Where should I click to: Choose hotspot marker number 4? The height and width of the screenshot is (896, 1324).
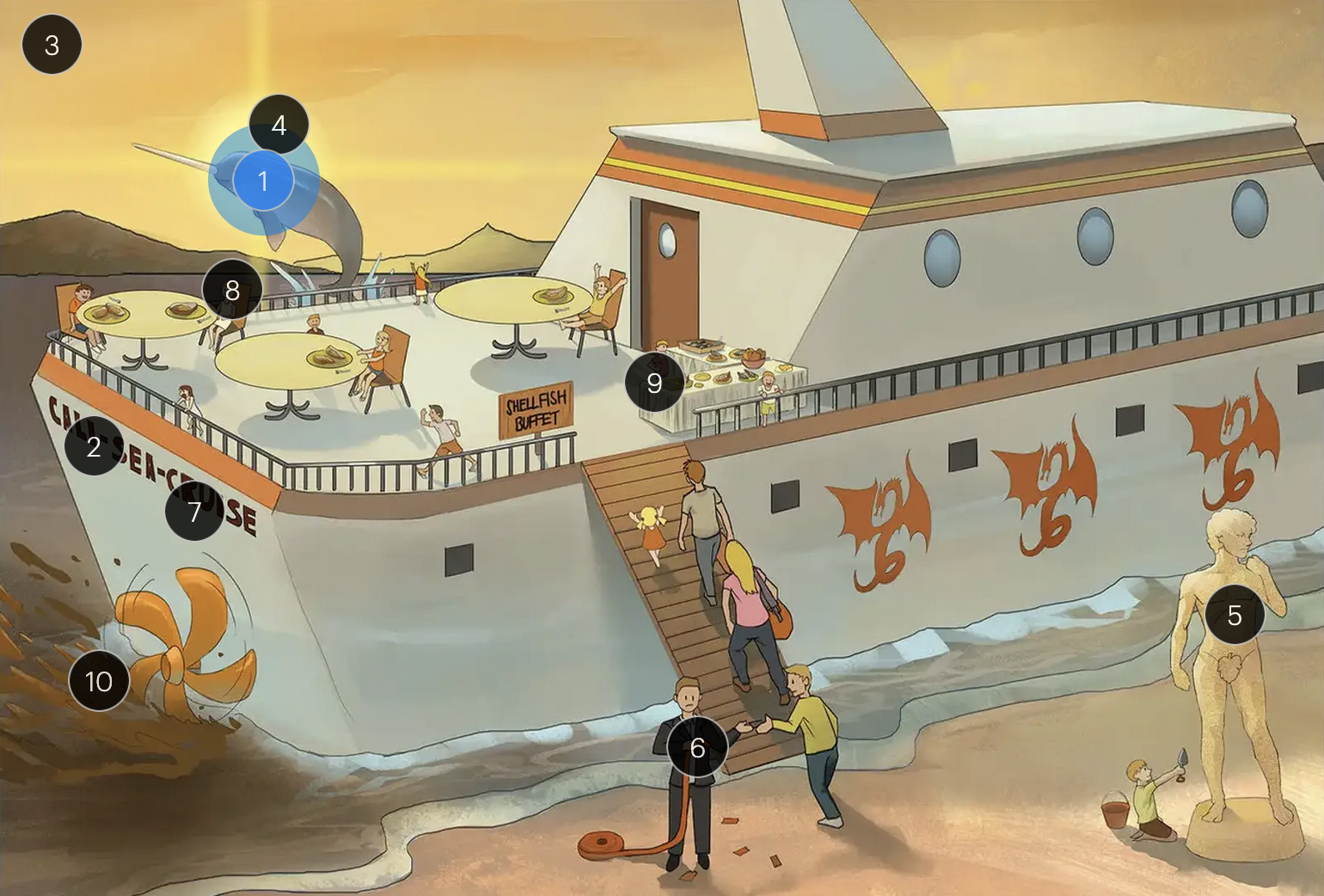279,125
